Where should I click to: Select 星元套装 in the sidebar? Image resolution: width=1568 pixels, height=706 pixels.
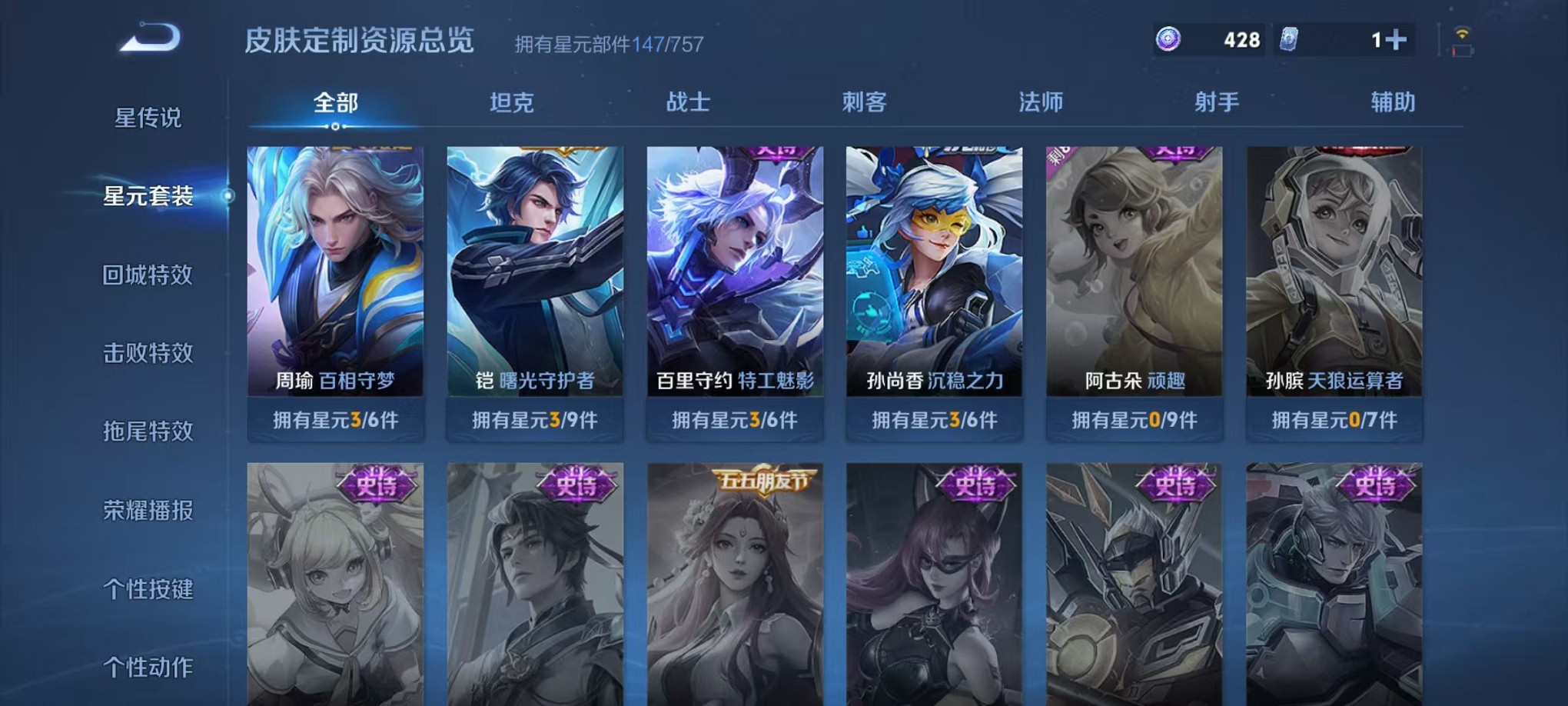(148, 197)
